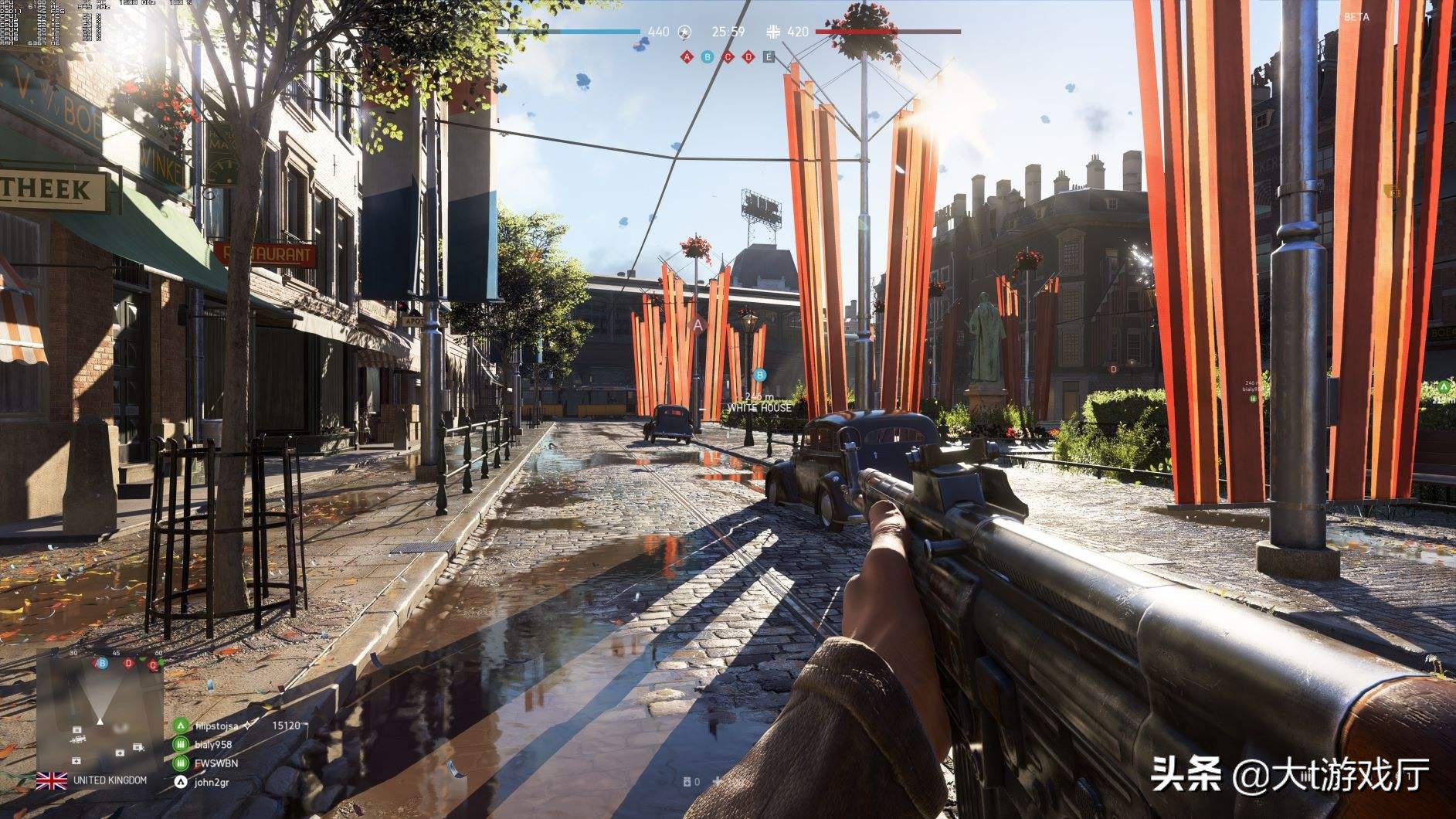Click the in-world red D objective marker

(1114, 369)
